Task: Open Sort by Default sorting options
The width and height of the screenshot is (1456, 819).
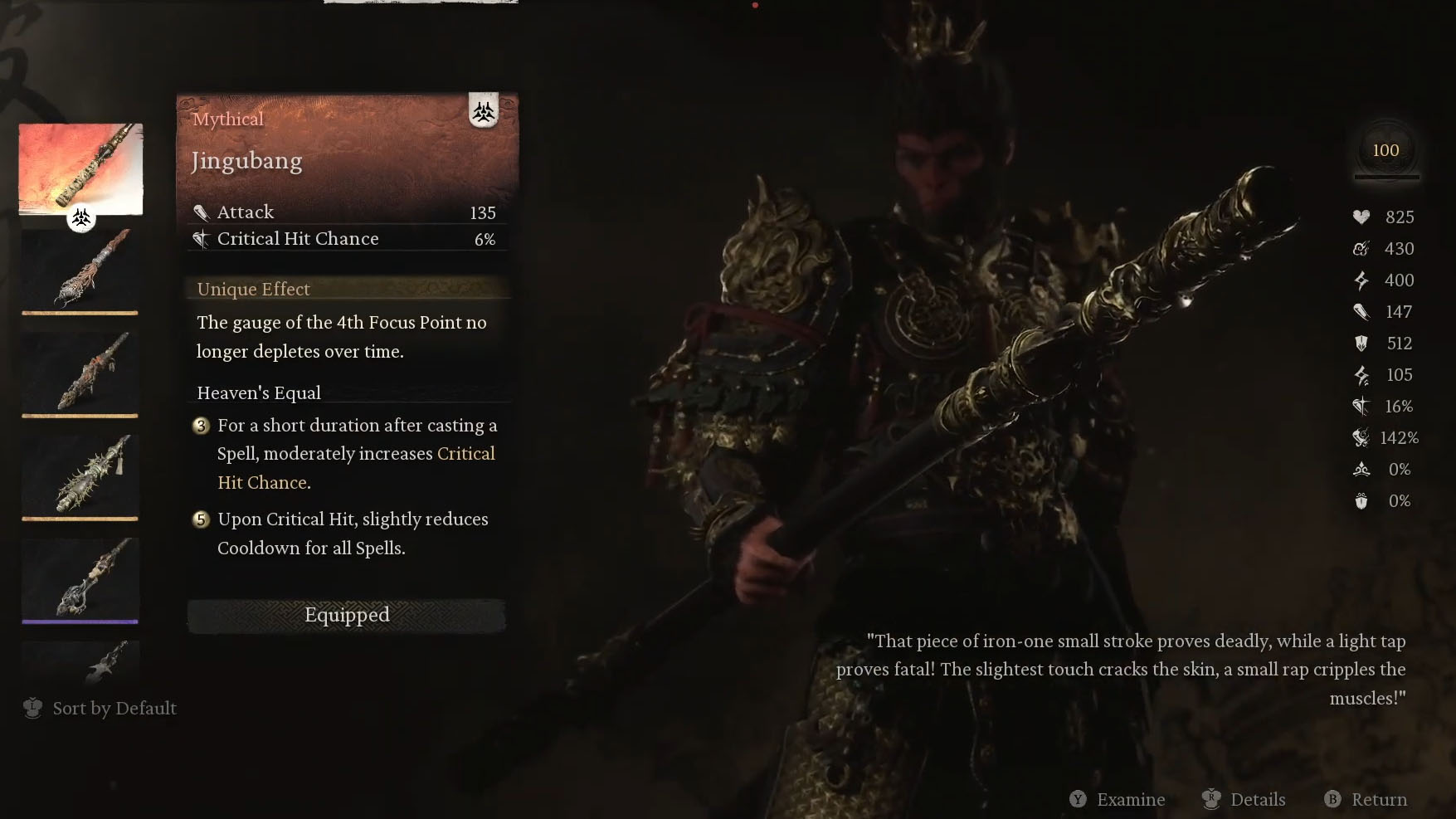Action: point(114,708)
